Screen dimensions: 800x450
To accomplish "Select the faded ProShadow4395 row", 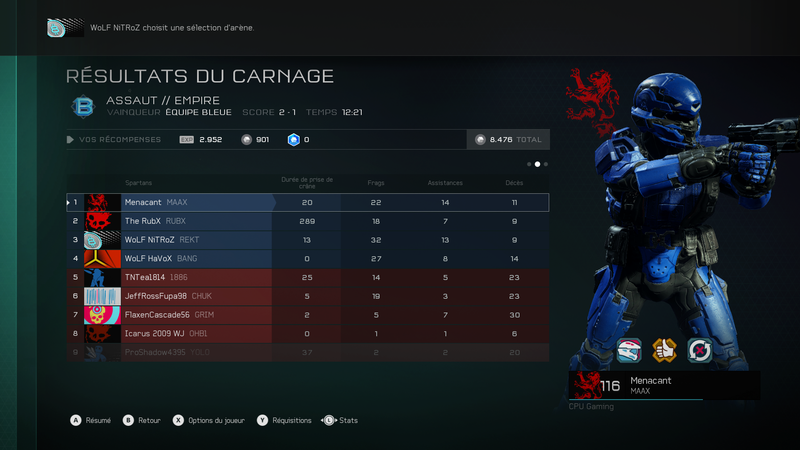I will point(308,352).
